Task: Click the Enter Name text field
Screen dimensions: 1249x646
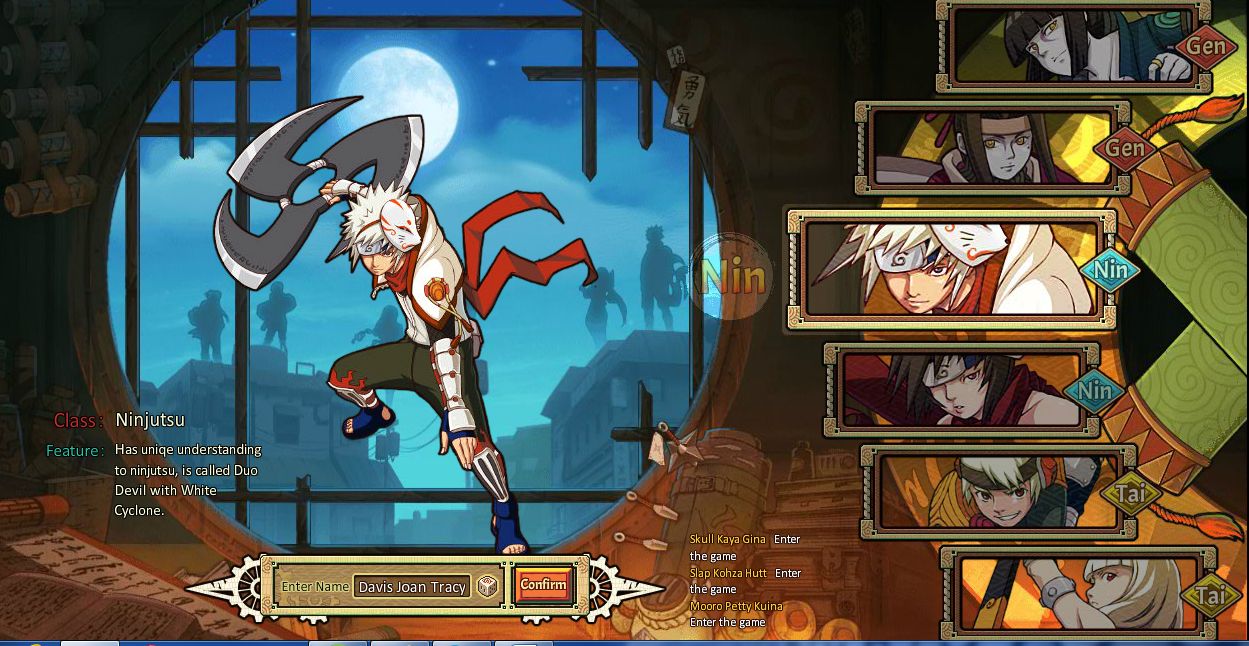Action: click(412, 587)
